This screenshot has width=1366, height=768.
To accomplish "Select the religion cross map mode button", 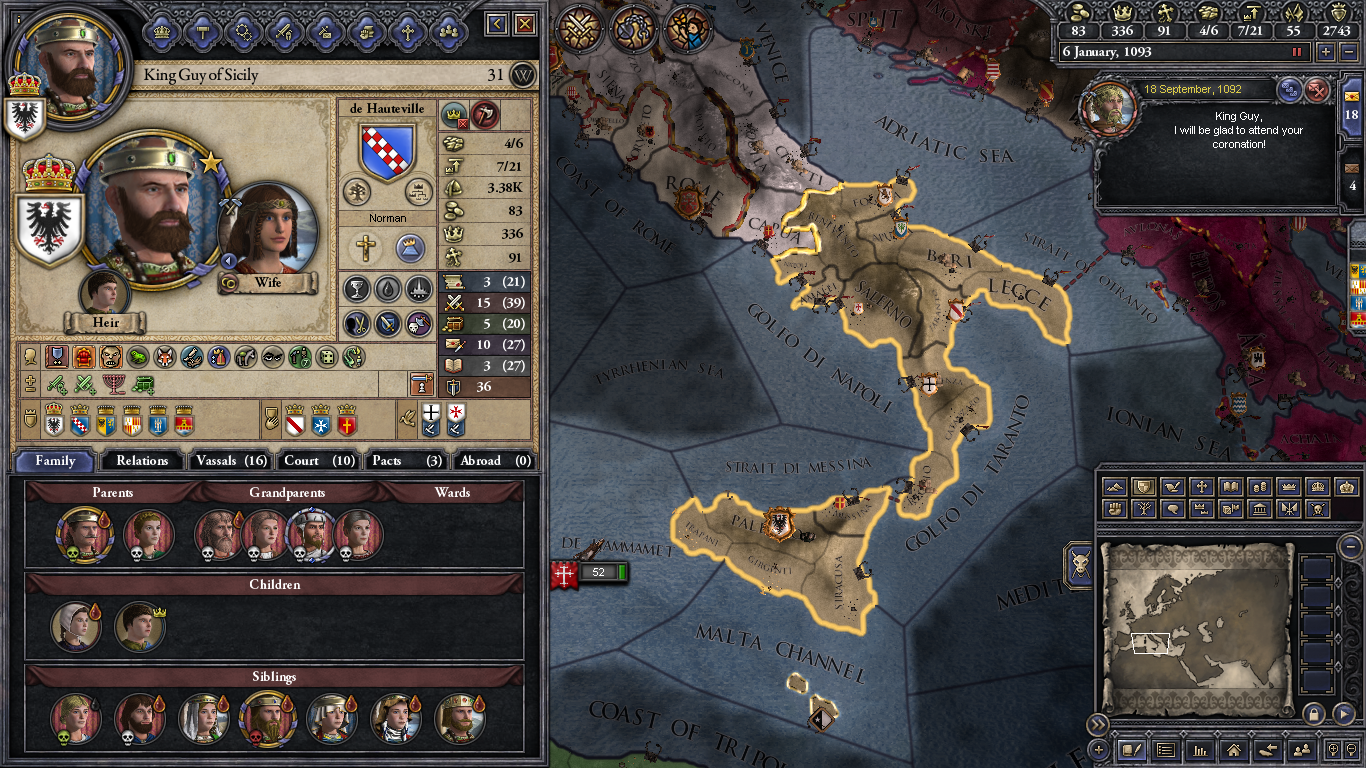I will click(x=1201, y=487).
